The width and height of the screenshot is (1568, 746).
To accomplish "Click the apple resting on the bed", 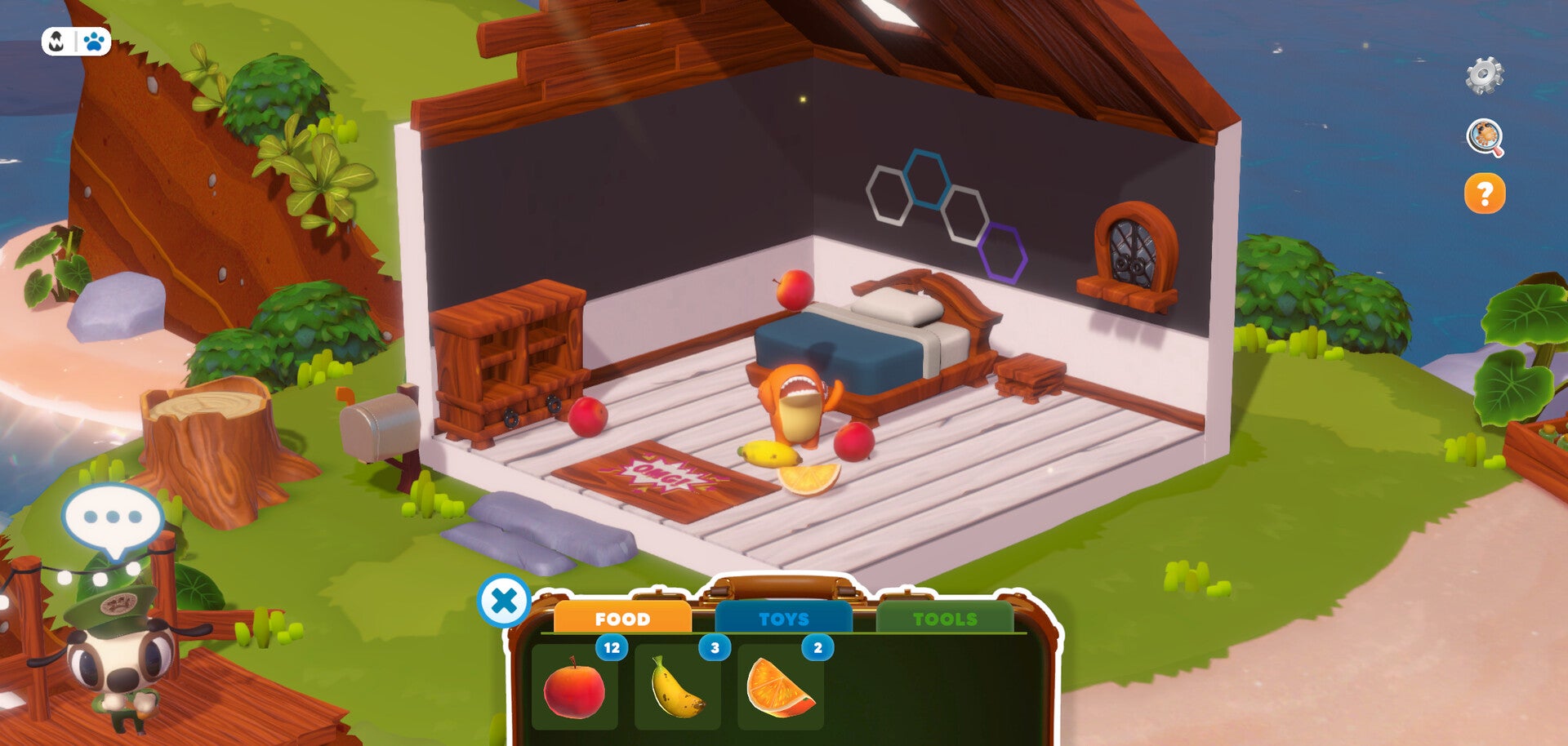I will (x=794, y=290).
